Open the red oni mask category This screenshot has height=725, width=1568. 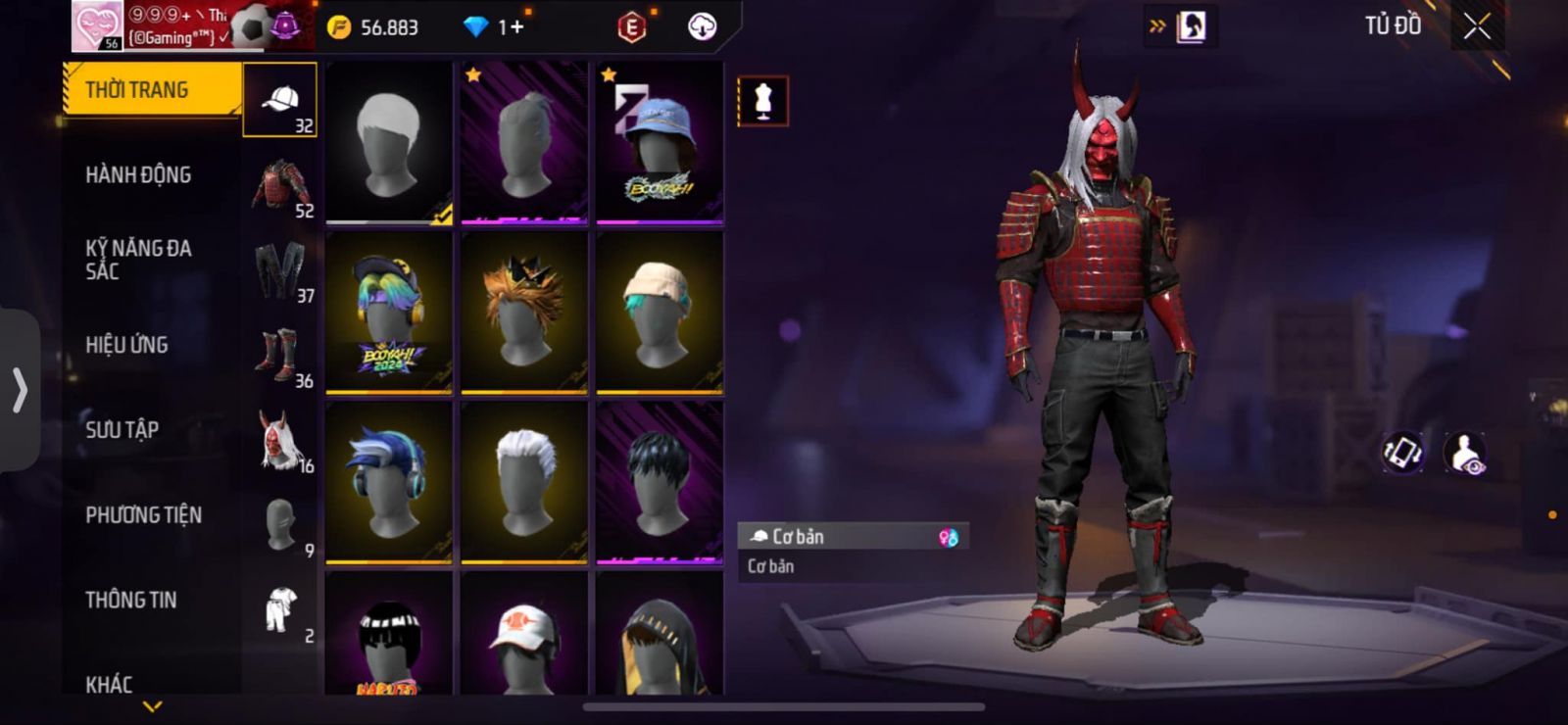(x=280, y=441)
